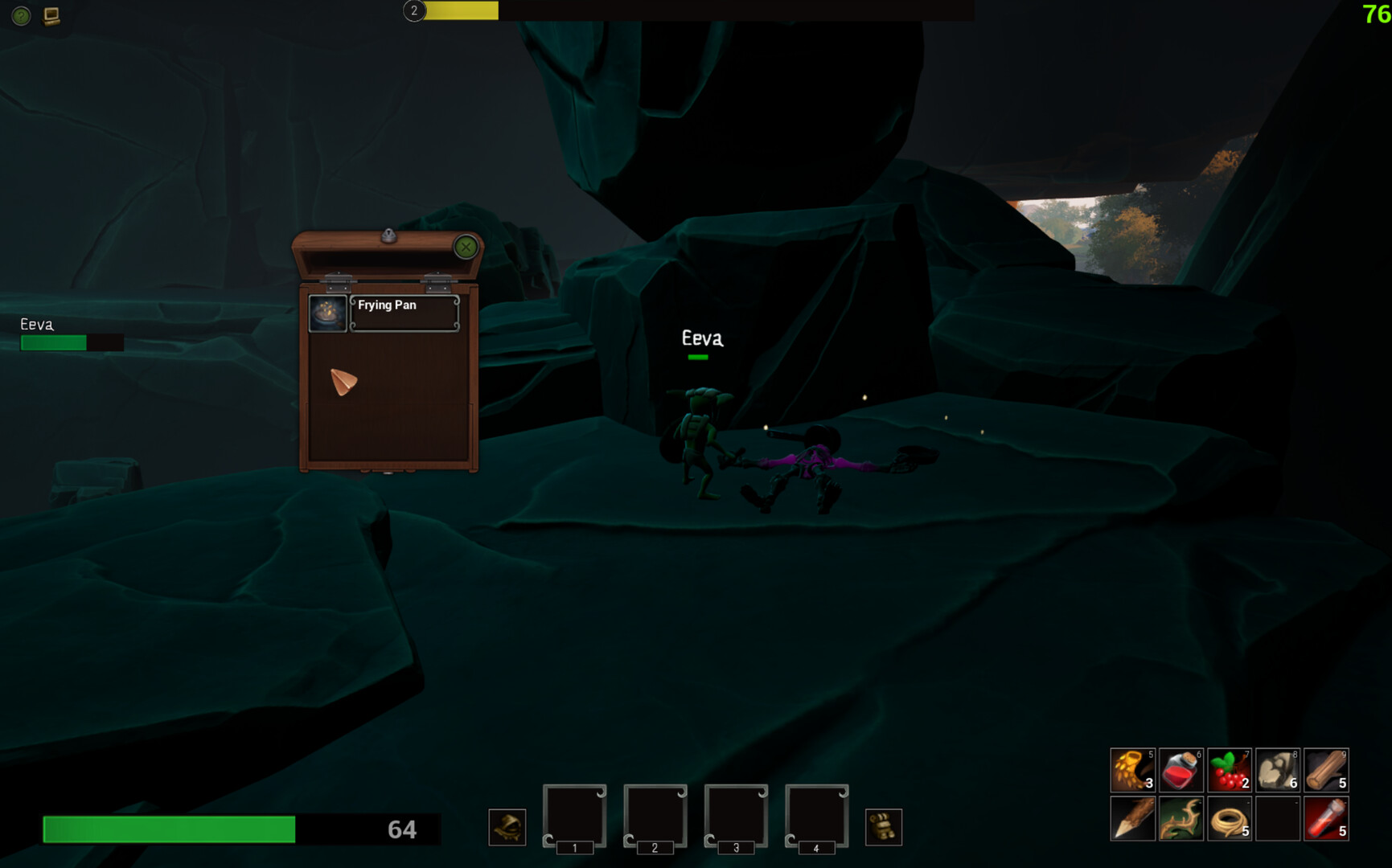Click empty hotbar slot 1
The image size is (1392, 868).
pos(574,816)
